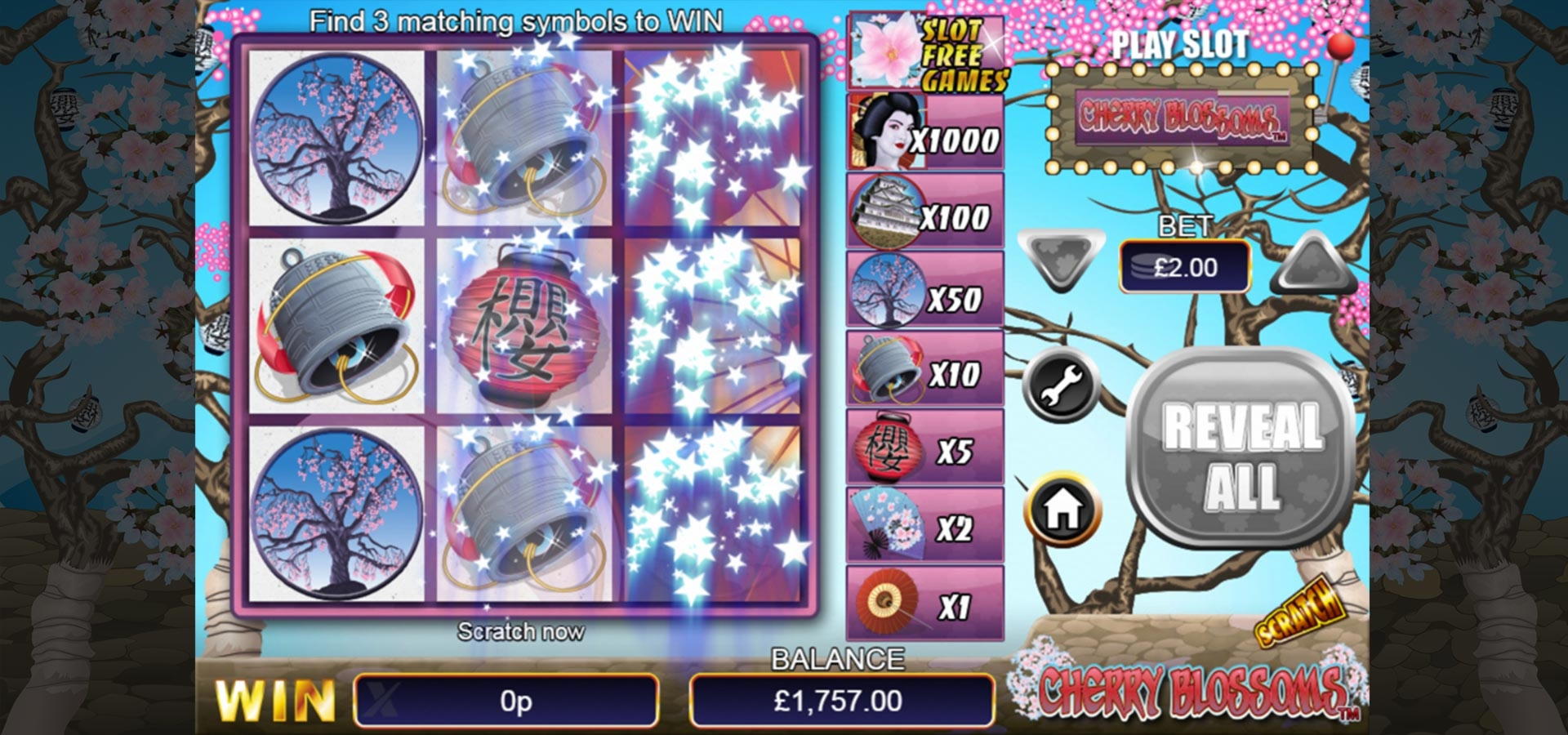The image size is (1568, 735).
Task: Scratch the middle-right unrevealed panel
Action: pos(712,325)
